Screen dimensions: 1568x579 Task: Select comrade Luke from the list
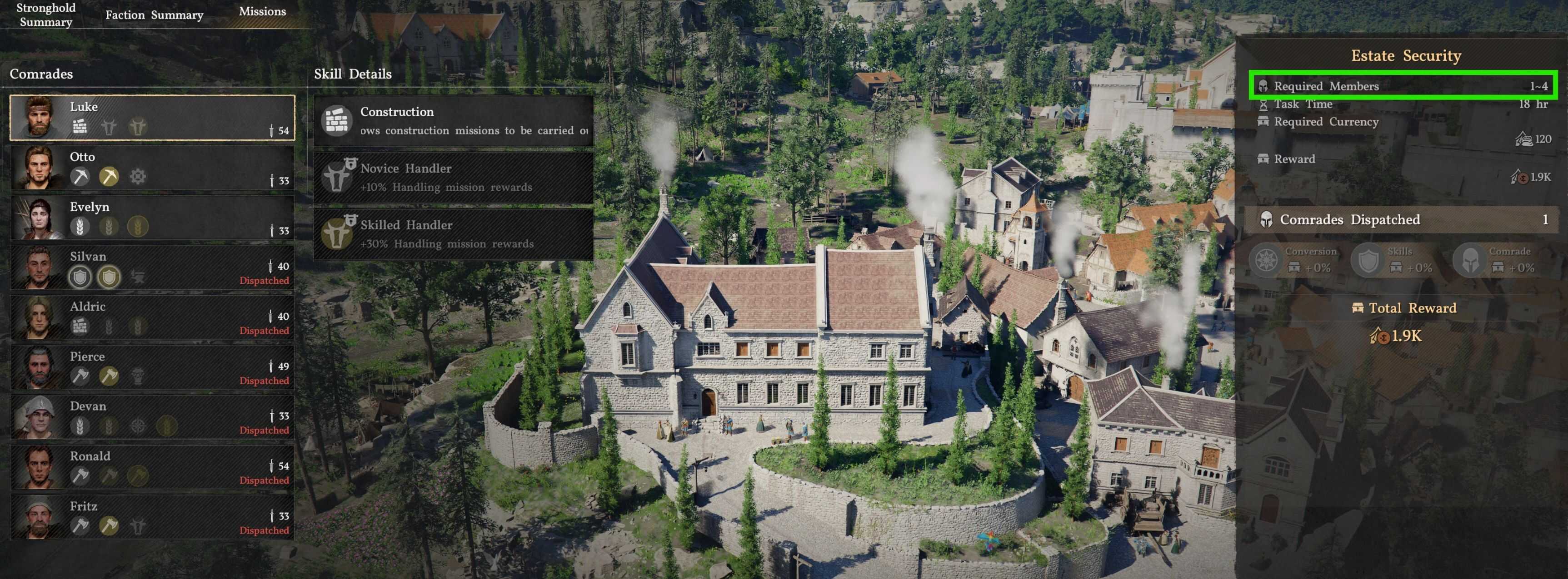coord(152,117)
